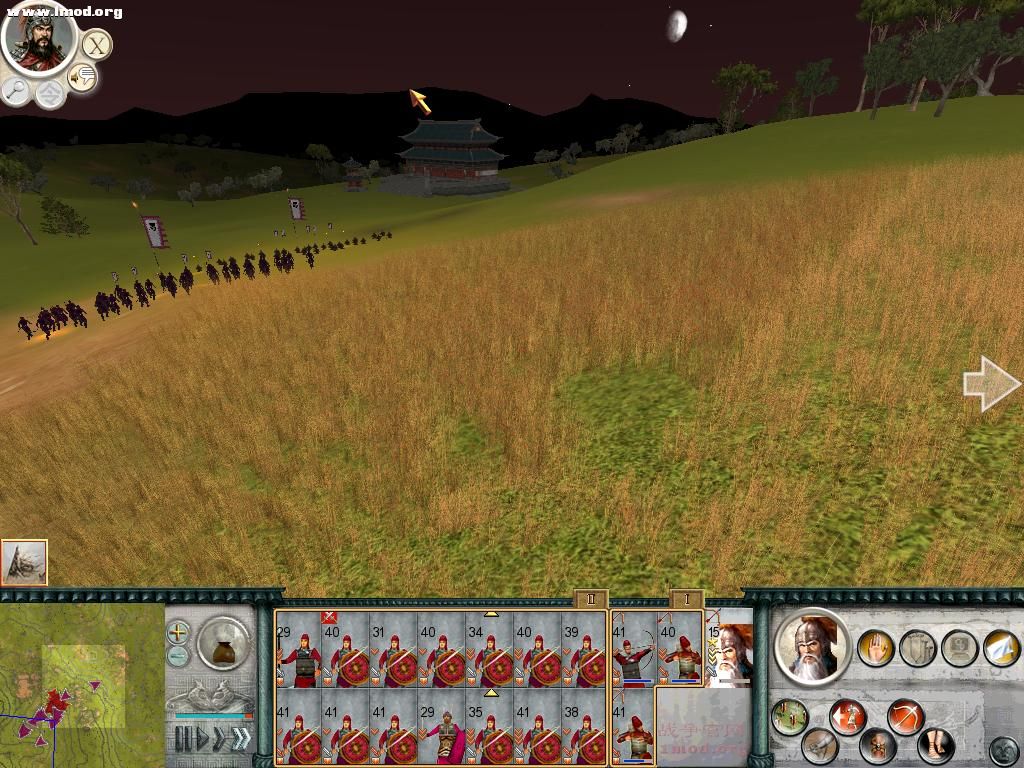Dismiss the advisor with the X button
This screenshot has height=768, width=1024.
[96, 45]
